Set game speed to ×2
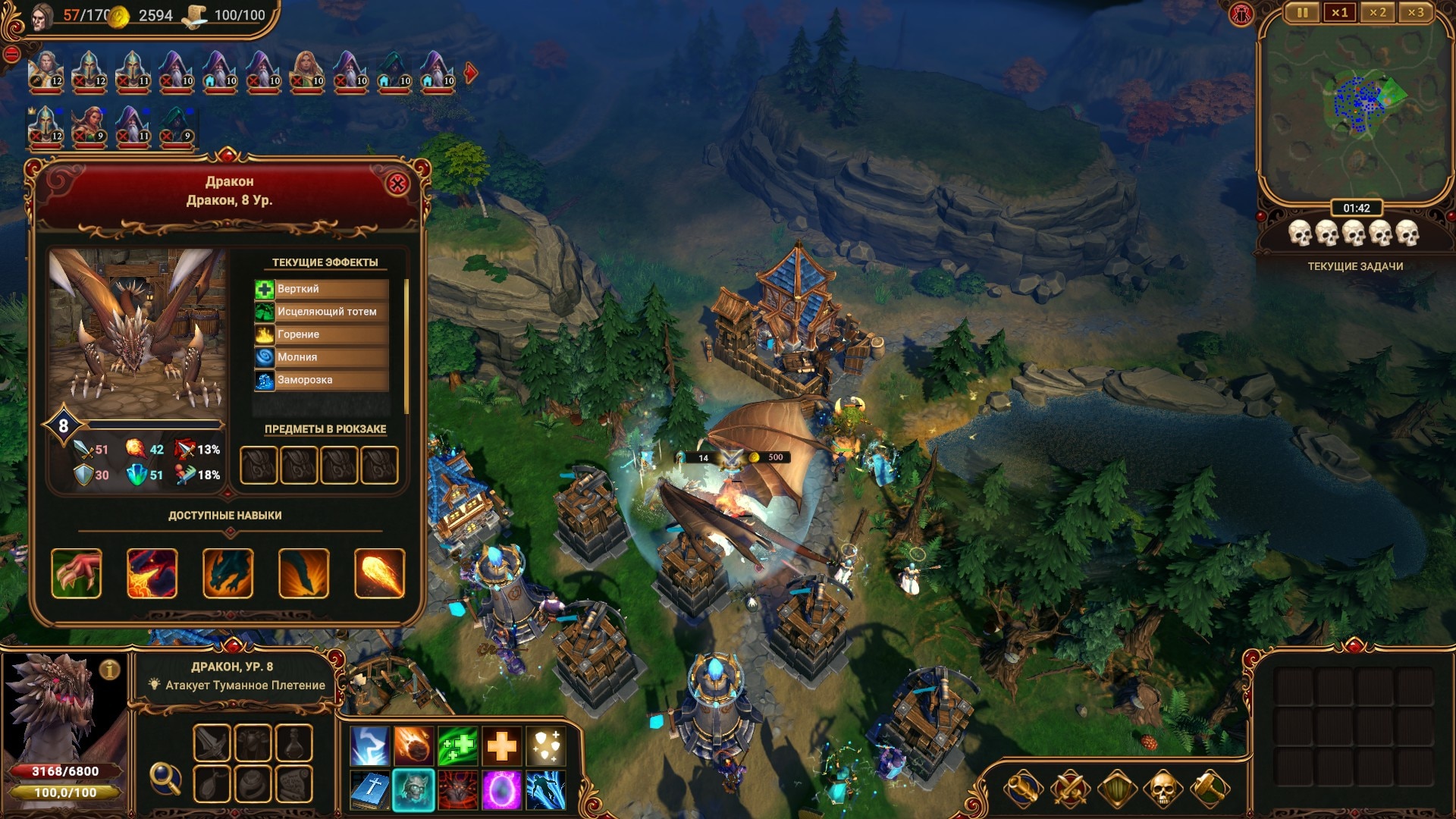Viewport: 1456px width, 819px height. (x=1377, y=13)
